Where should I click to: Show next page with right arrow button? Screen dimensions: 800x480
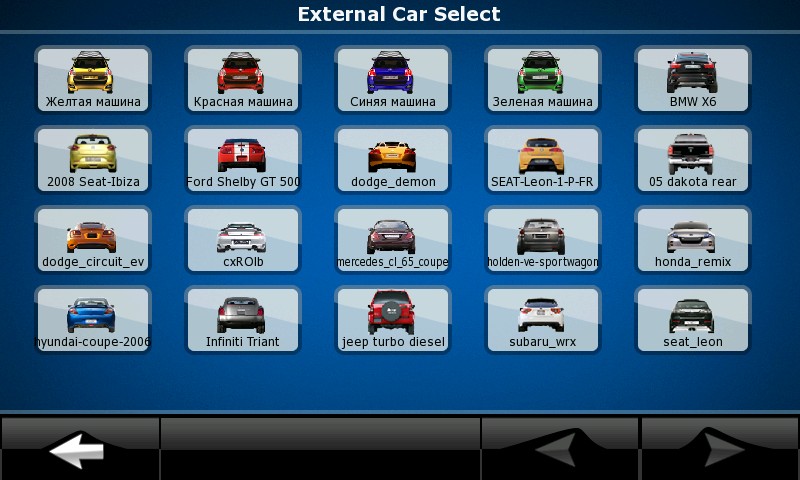(720, 449)
